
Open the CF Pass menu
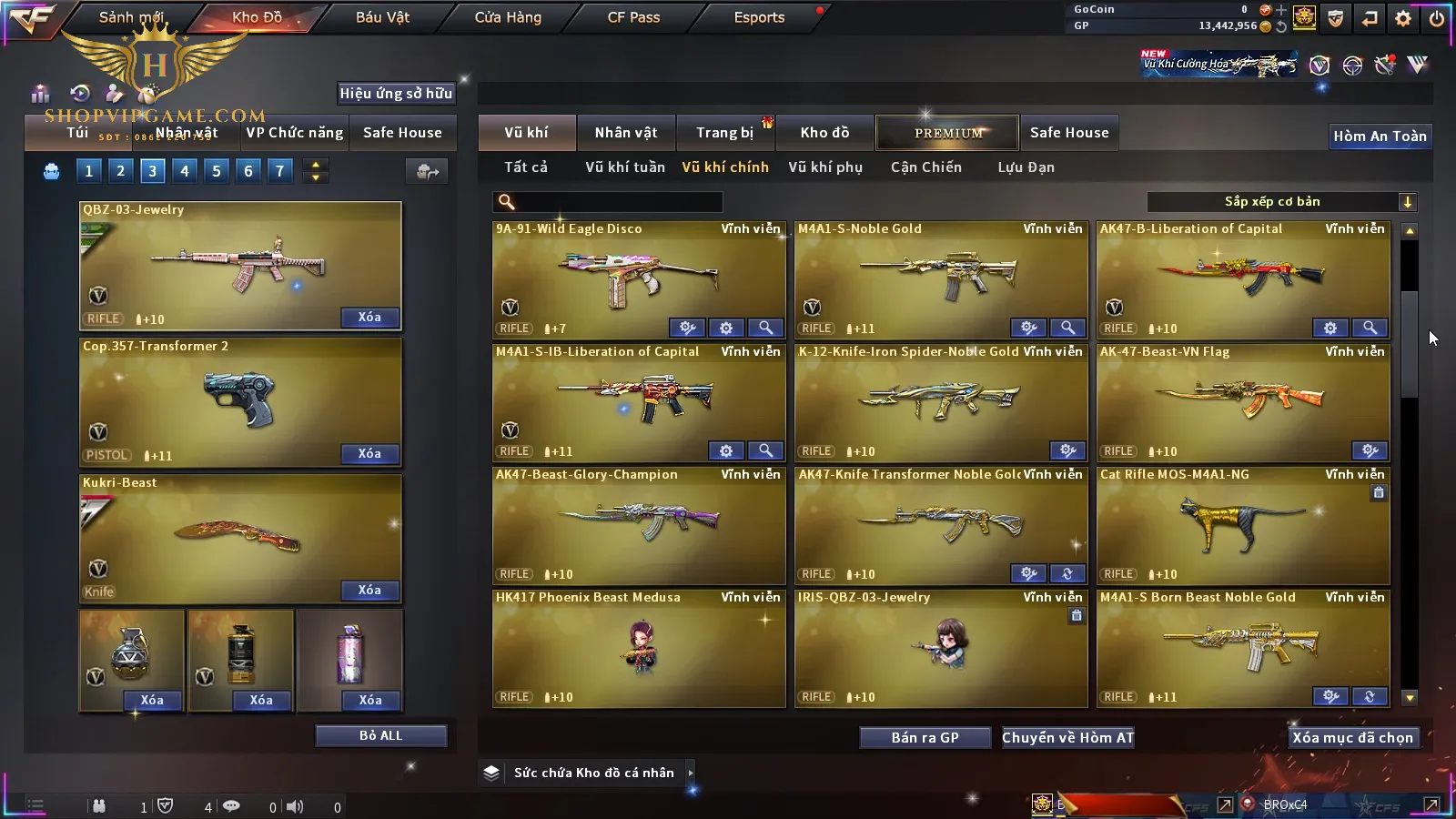[x=633, y=17]
